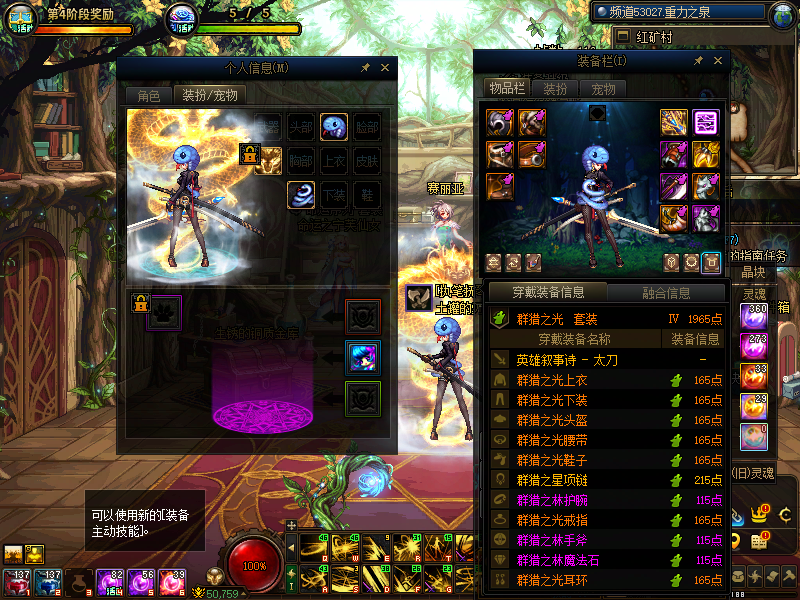
Task: Select the shoulder armor equipment slot
Action: 500,123
